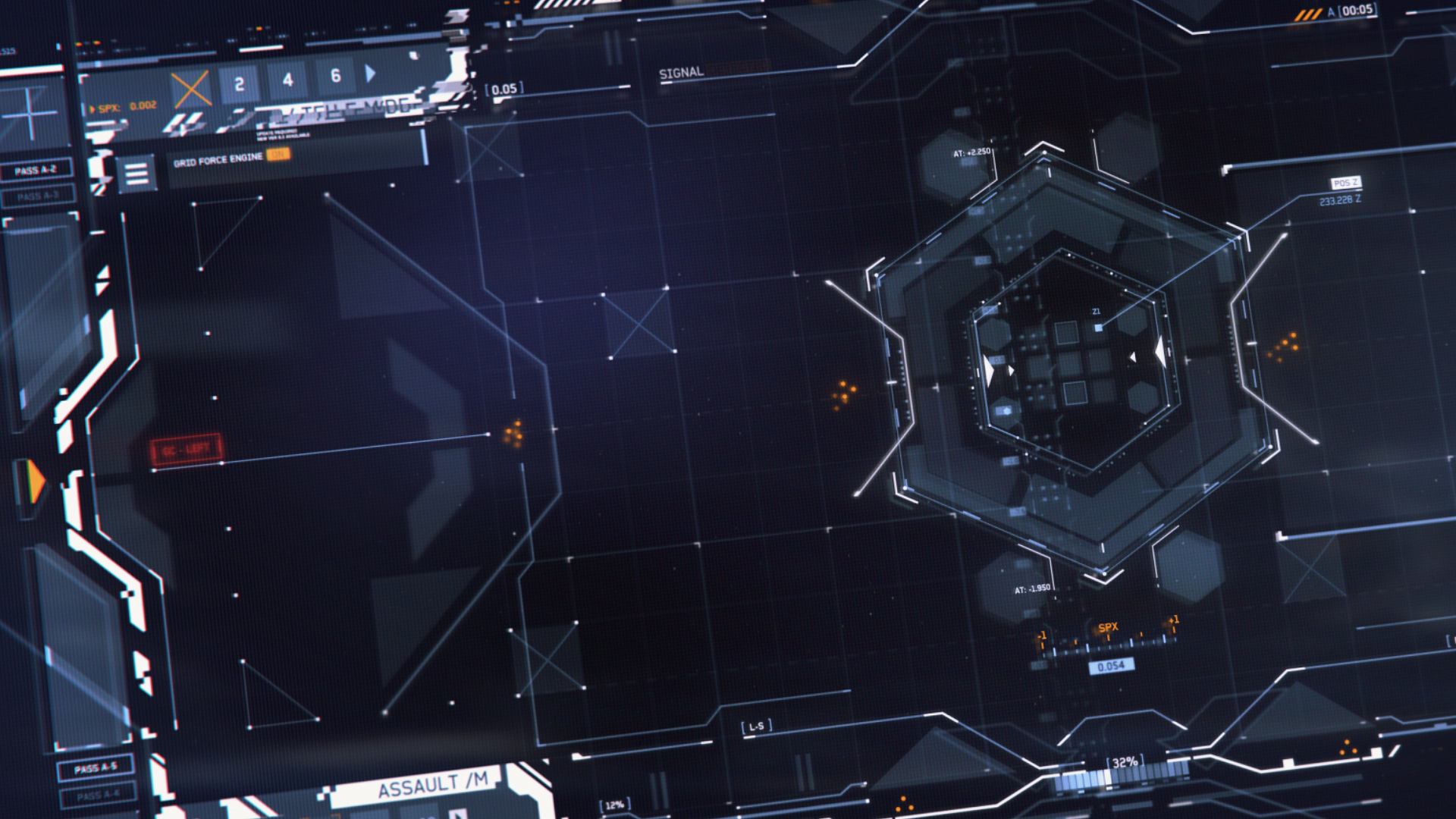The height and width of the screenshot is (819, 1456).
Task: Click the dimmed PASS A-4 button
Action: (x=98, y=795)
